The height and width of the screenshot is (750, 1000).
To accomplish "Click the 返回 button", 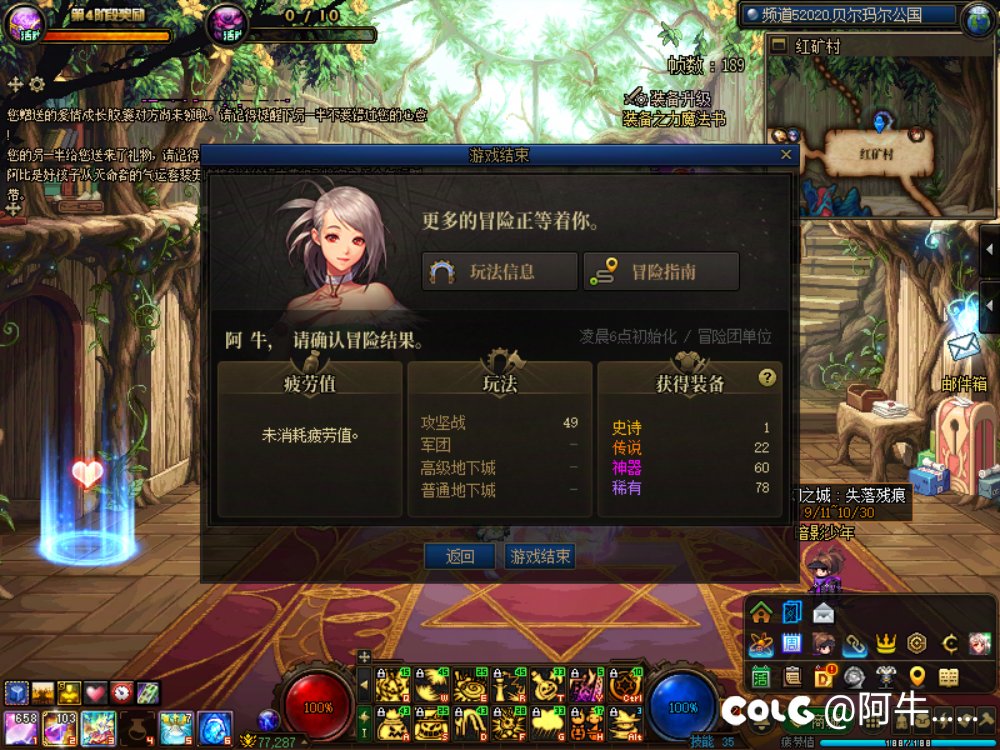I will click(460, 557).
